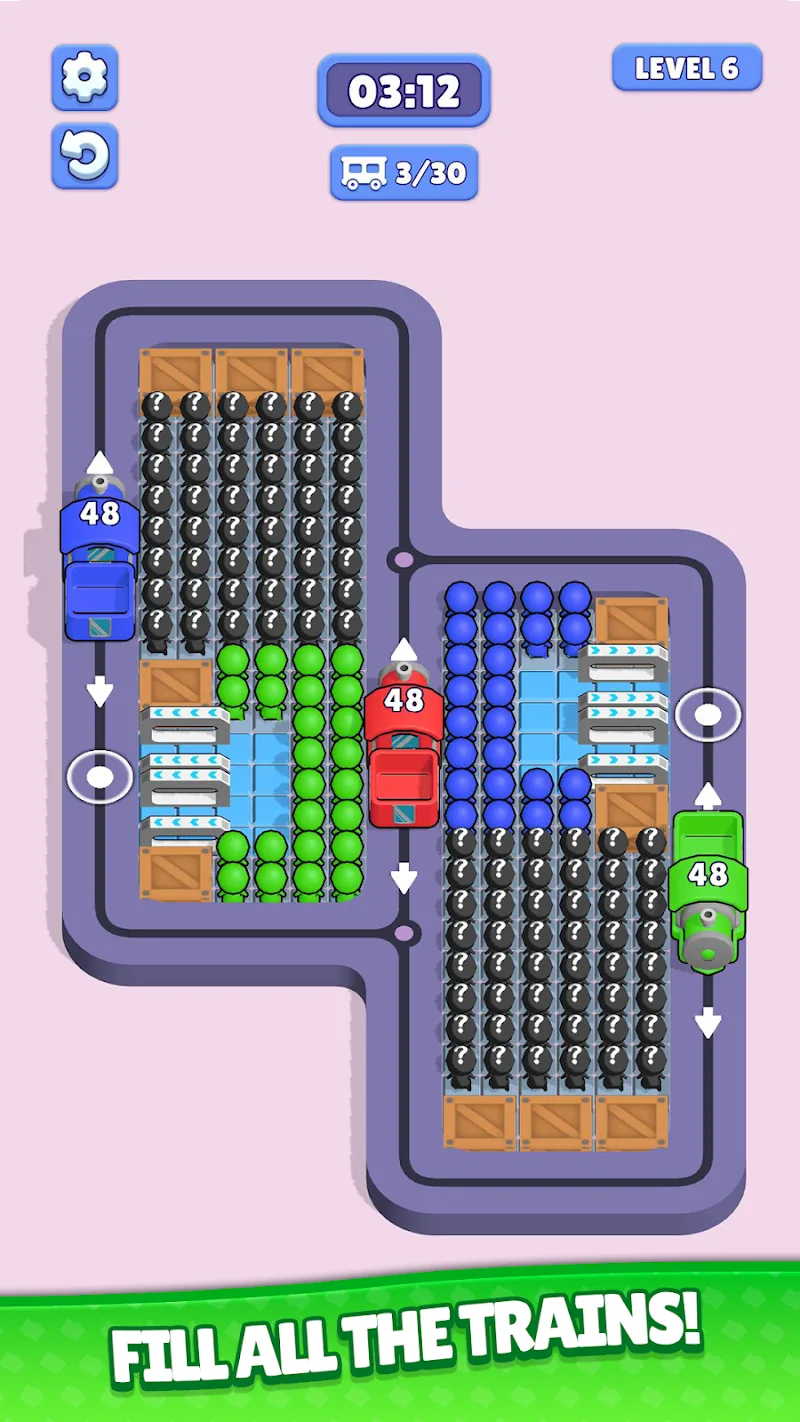Open the settings gear menu

click(x=85, y=77)
